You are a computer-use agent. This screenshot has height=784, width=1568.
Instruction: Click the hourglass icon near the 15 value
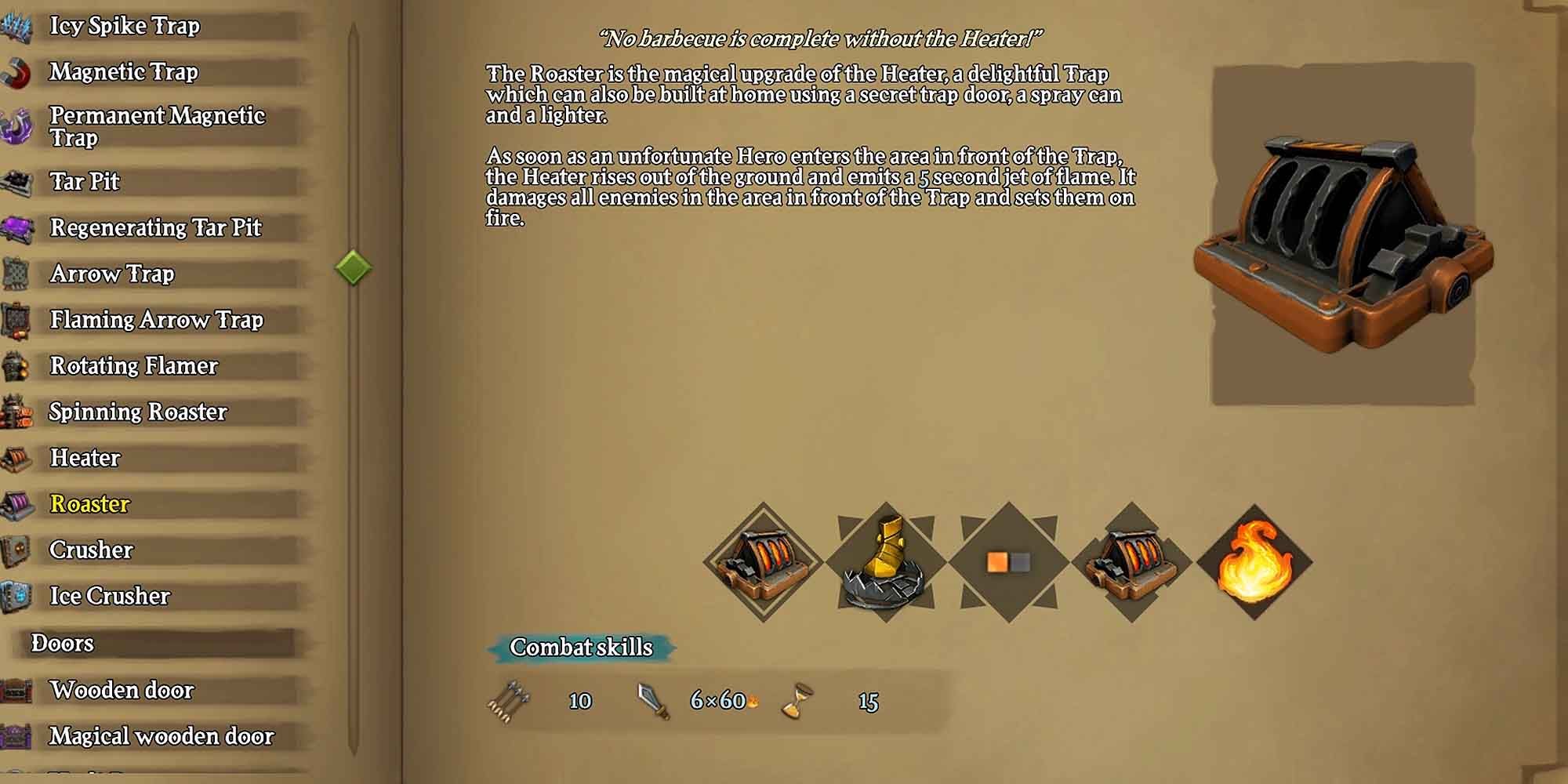point(794,700)
